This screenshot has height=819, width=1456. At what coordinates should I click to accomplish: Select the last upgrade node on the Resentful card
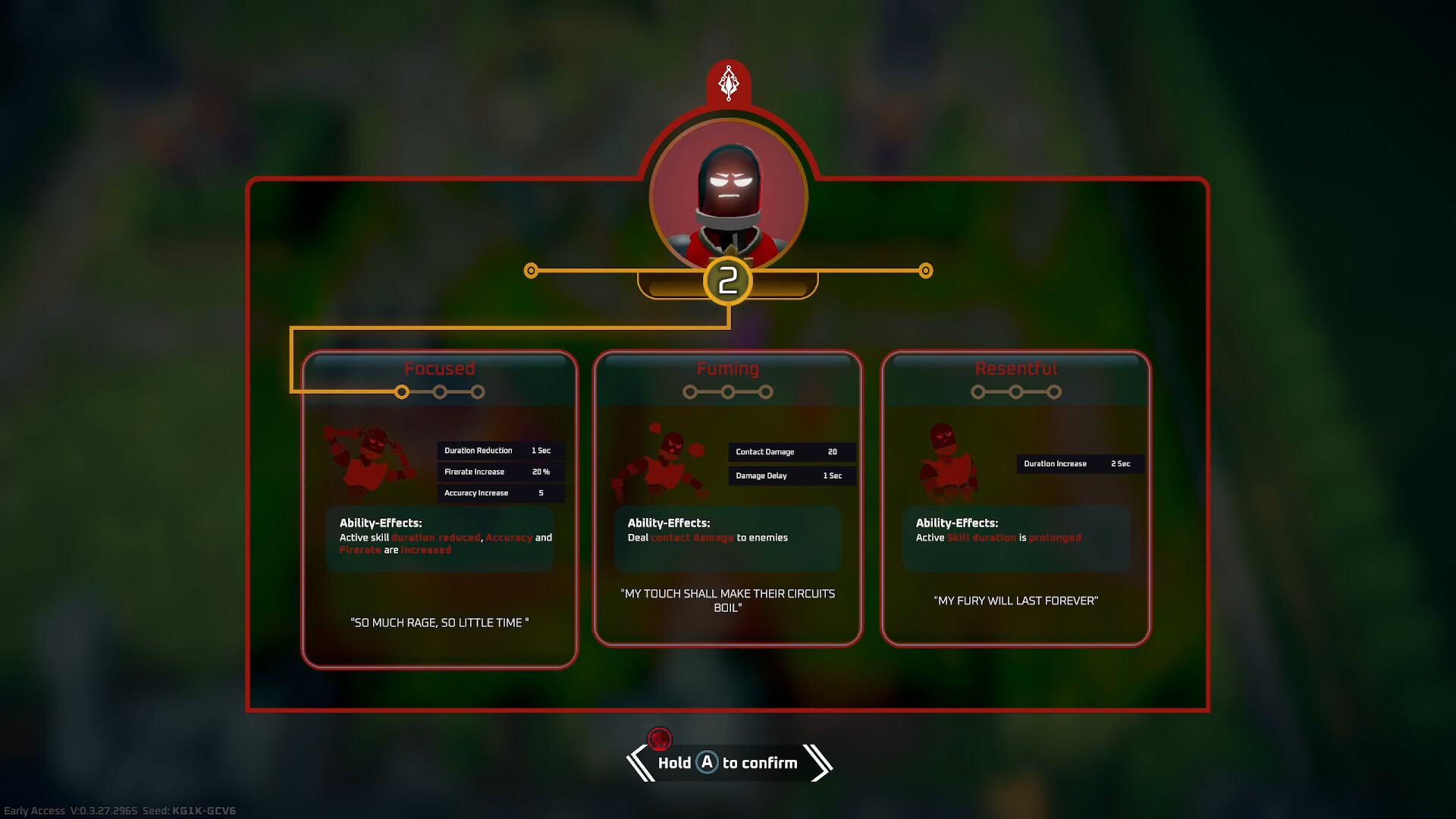[x=1056, y=392]
